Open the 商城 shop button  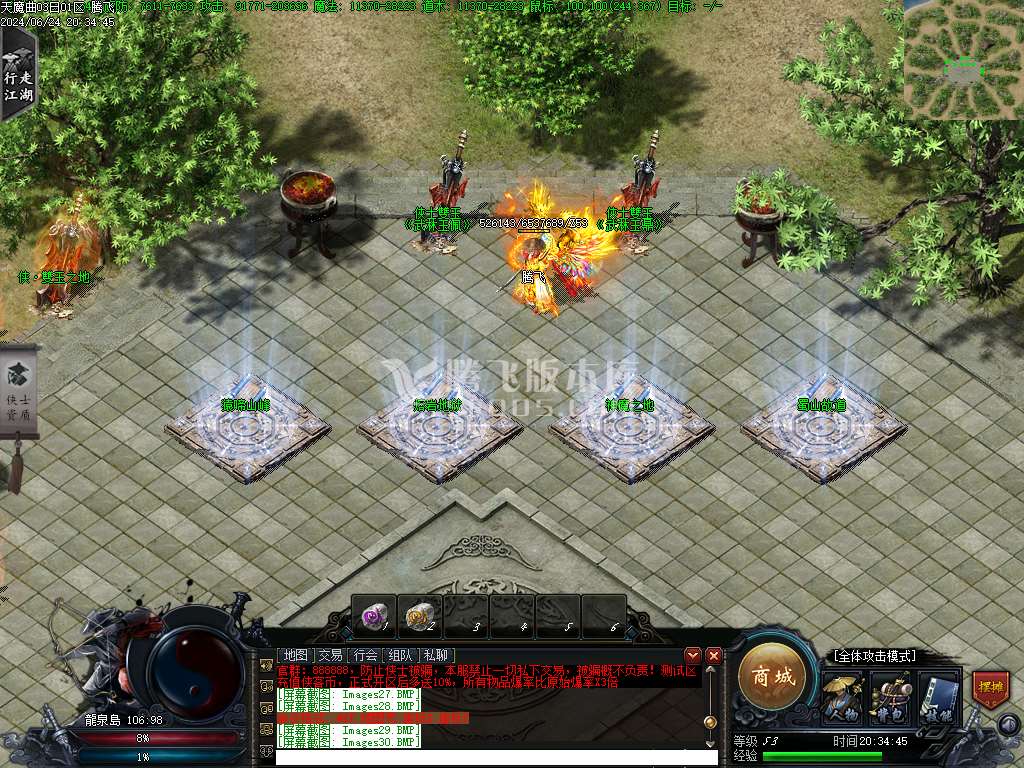tap(773, 677)
